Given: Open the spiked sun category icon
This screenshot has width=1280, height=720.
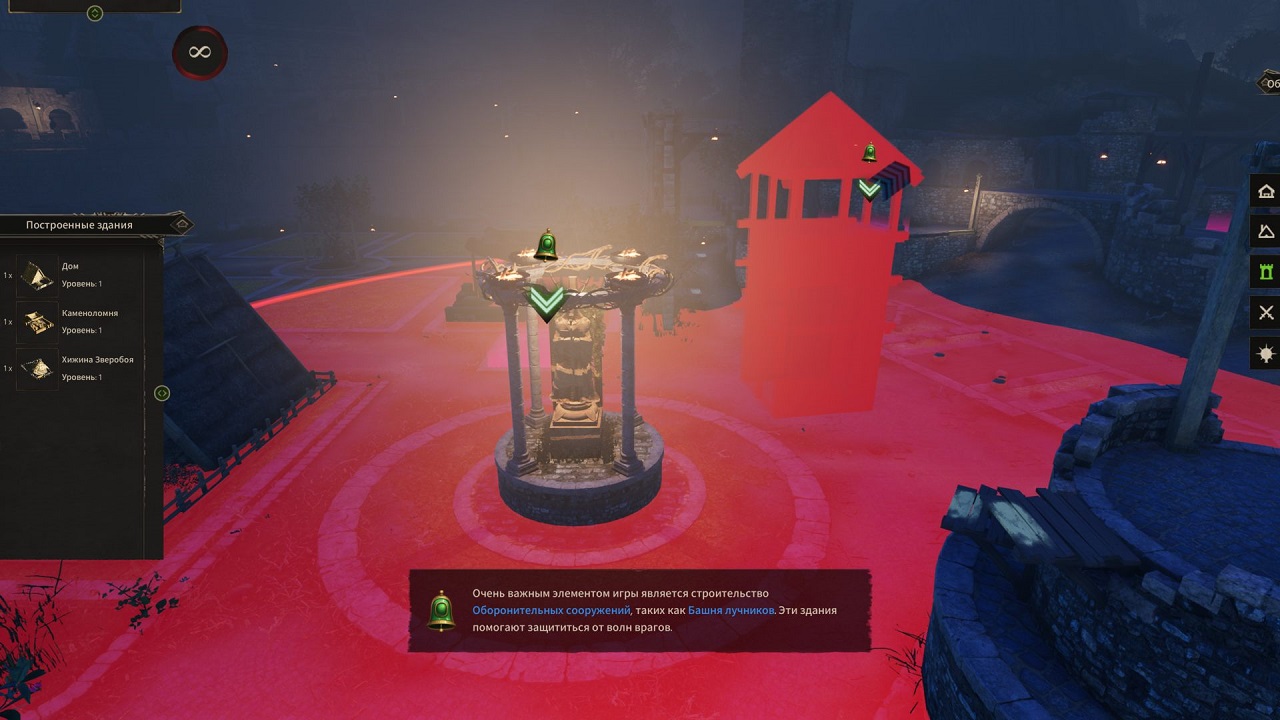Looking at the screenshot, I should point(1266,354).
